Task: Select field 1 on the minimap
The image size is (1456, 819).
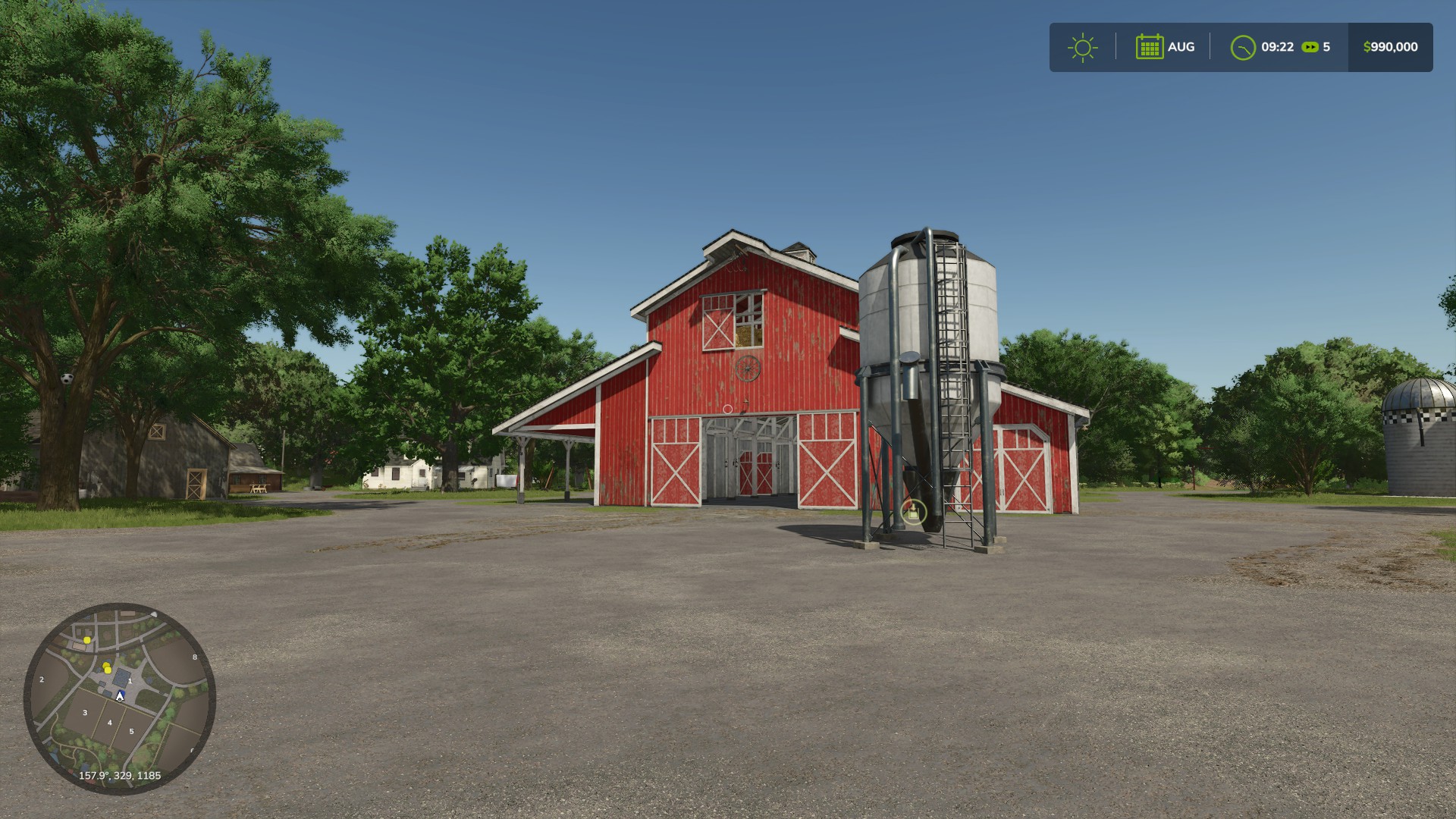Action: pyautogui.click(x=130, y=680)
